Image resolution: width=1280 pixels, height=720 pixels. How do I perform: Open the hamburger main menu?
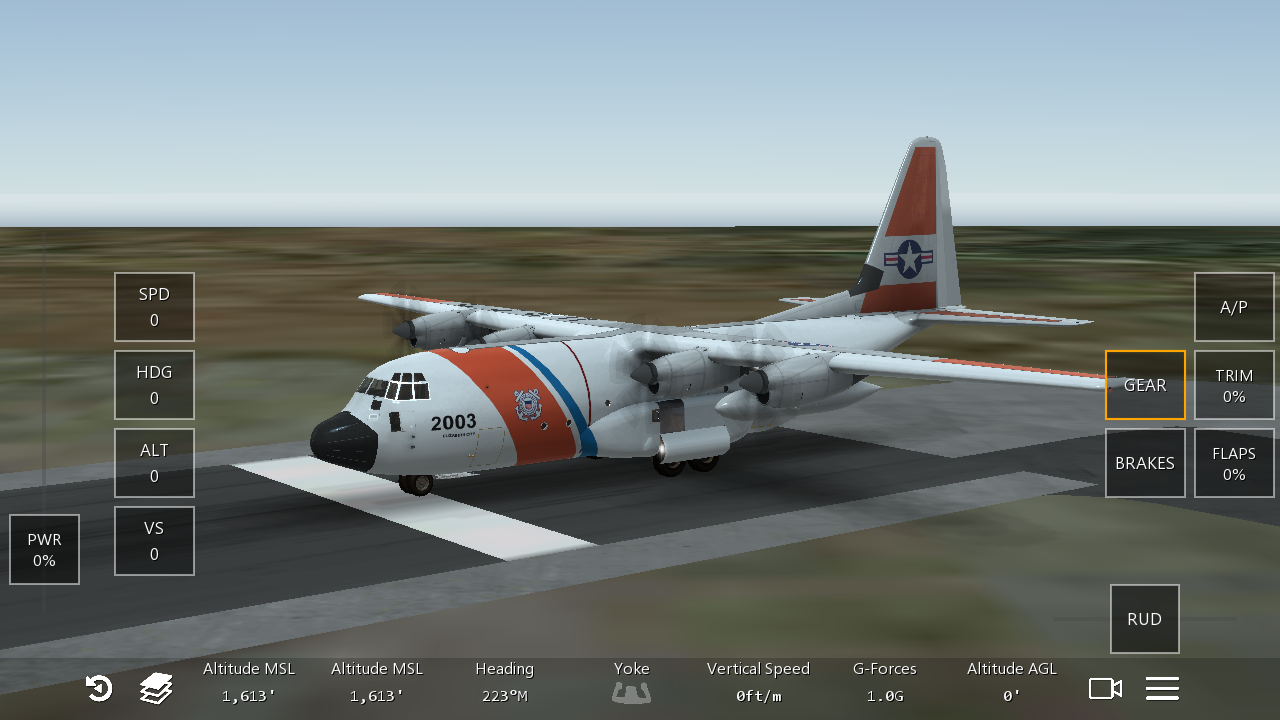click(x=1162, y=688)
